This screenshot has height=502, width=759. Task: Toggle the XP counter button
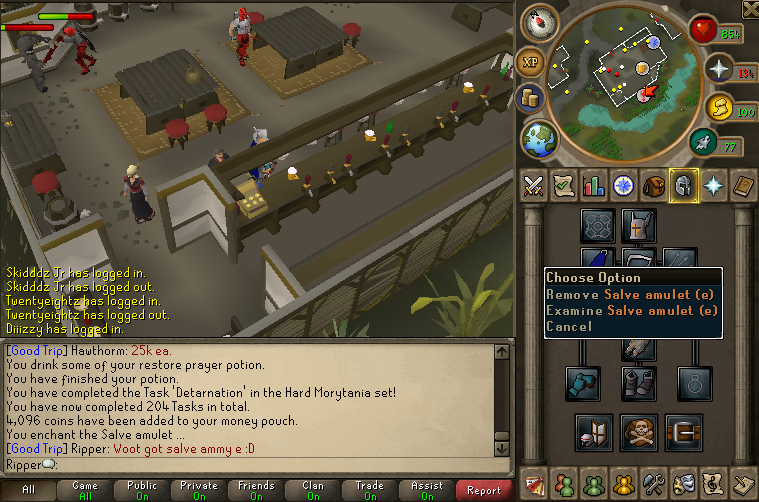532,62
